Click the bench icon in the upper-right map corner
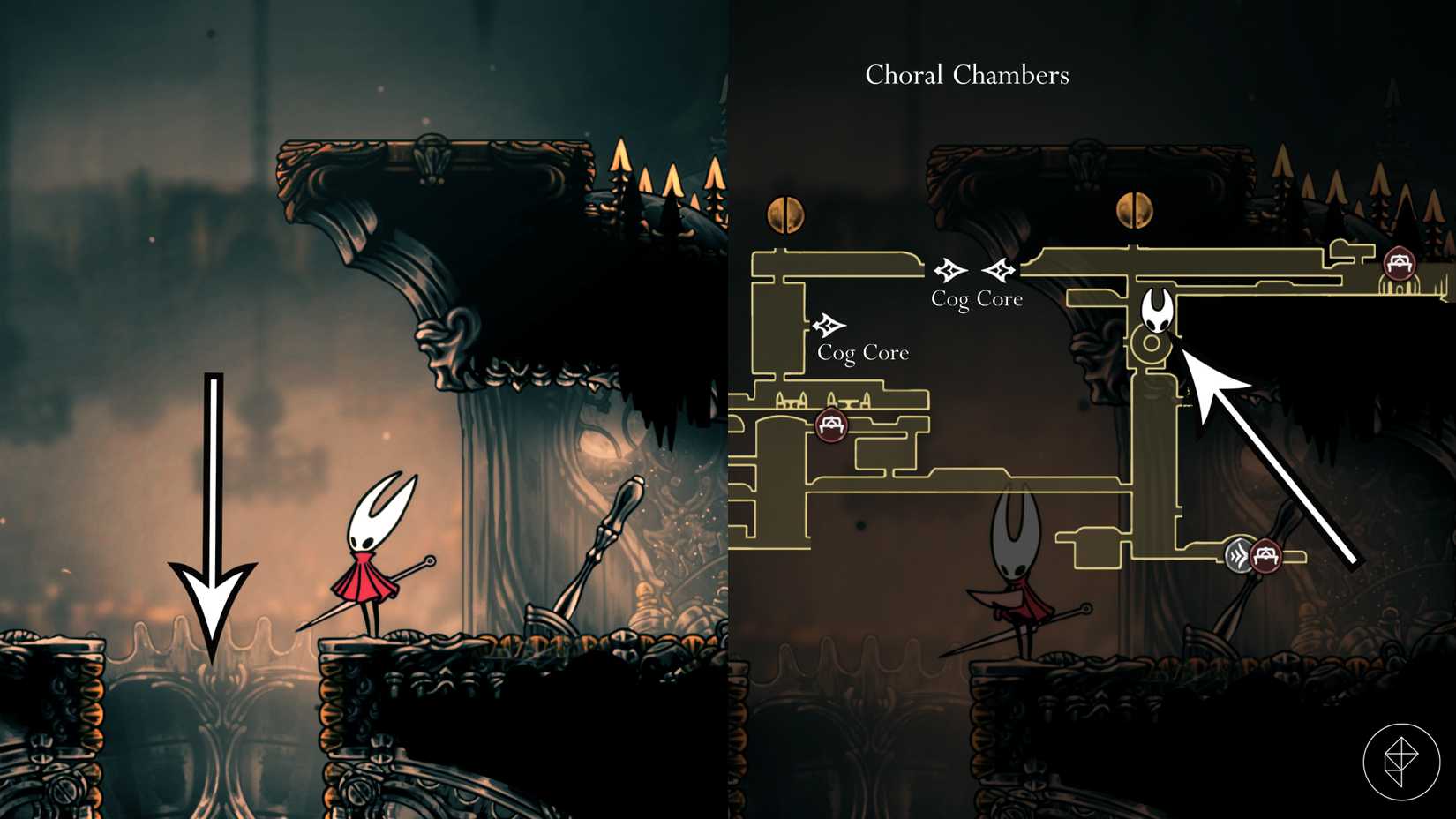Screen dimensions: 1456x819 1398,263
